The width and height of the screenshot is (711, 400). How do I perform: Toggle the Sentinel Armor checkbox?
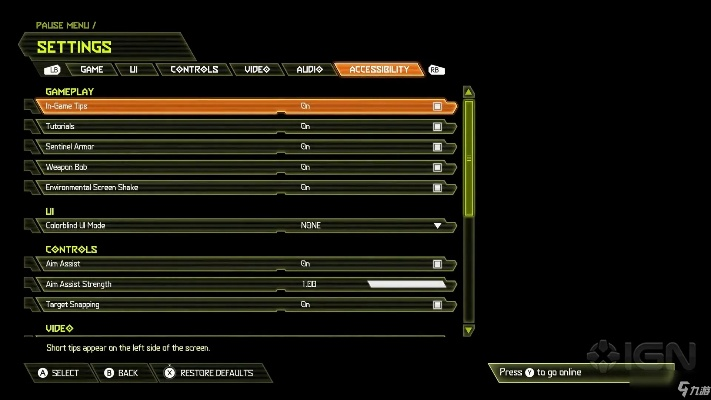(x=437, y=147)
